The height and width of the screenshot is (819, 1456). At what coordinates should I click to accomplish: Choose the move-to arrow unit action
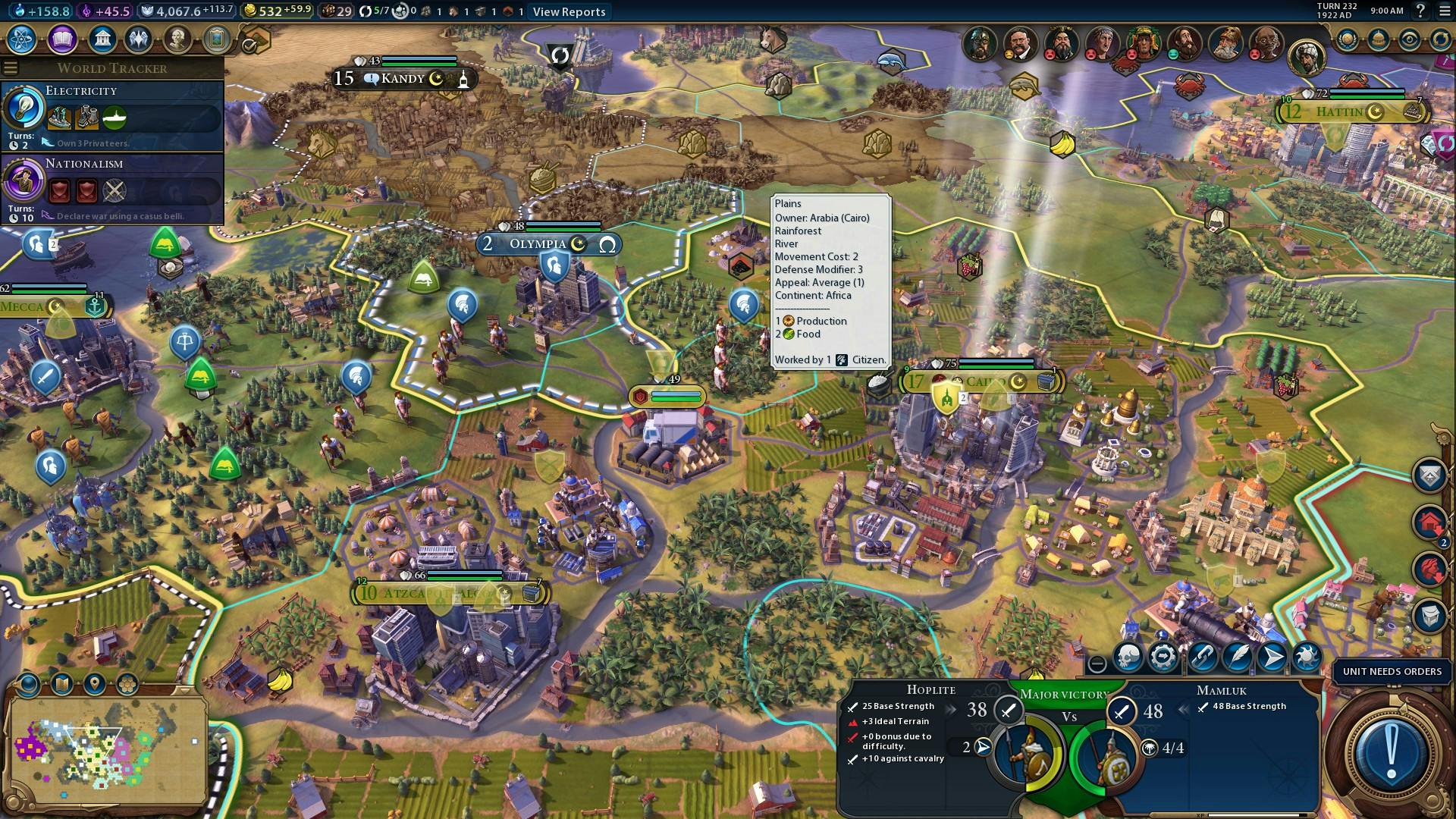tap(1272, 657)
